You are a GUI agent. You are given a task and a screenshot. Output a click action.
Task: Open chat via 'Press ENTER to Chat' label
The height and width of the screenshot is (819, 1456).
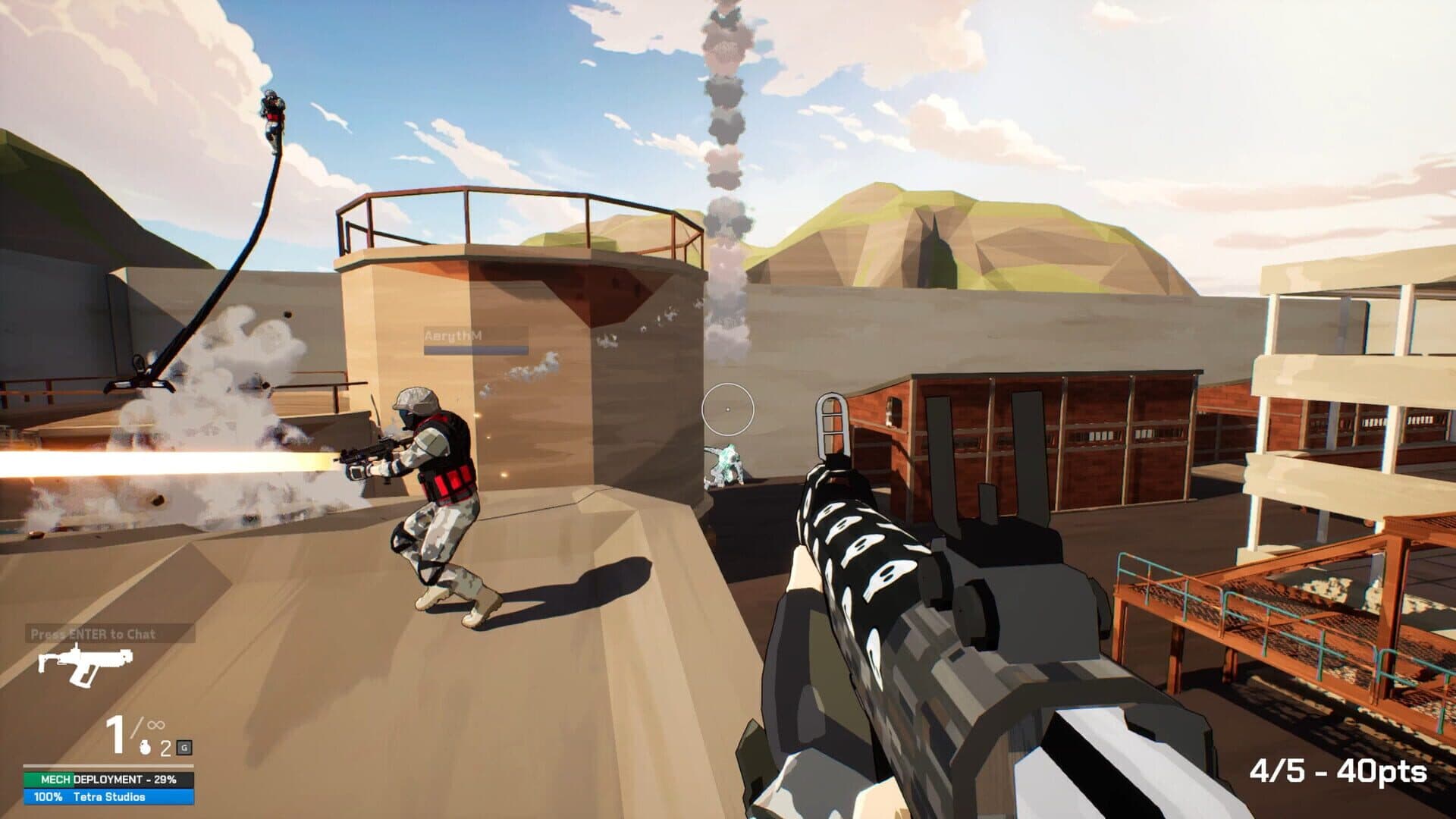(x=93, y=634)
